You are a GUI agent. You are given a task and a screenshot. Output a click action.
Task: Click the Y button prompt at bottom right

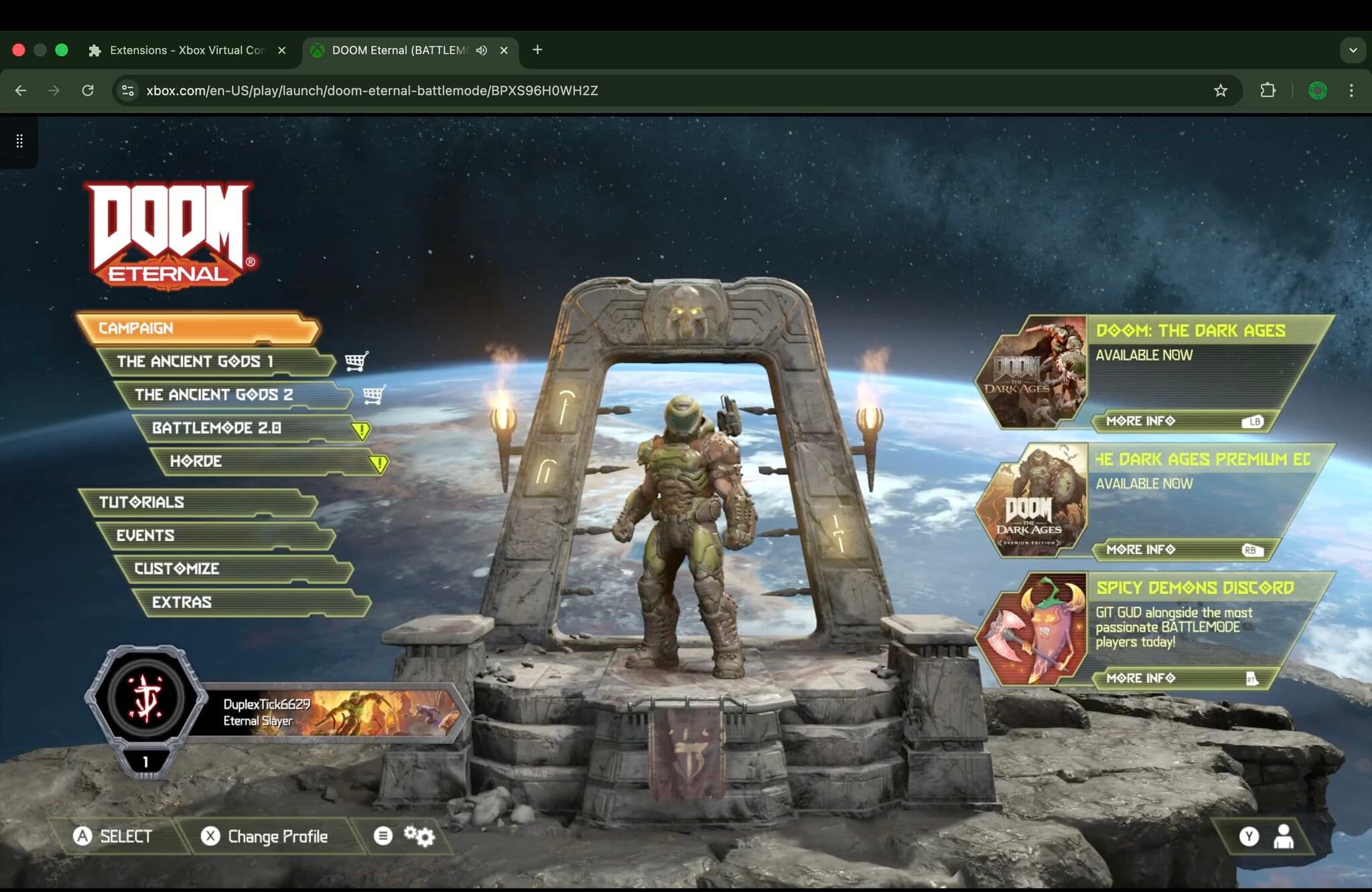tap(1249, 835)
